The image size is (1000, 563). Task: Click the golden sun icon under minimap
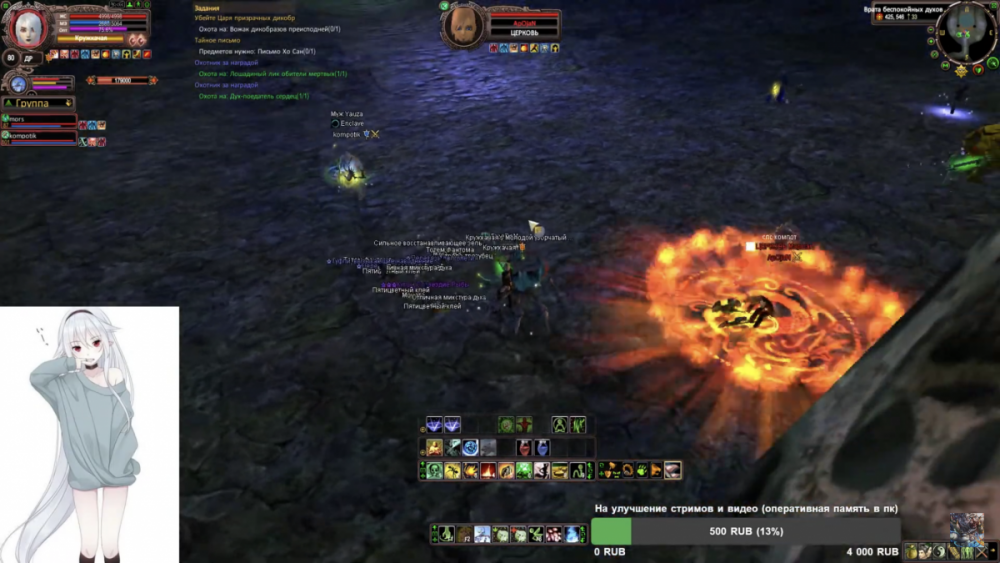point(961,70)
